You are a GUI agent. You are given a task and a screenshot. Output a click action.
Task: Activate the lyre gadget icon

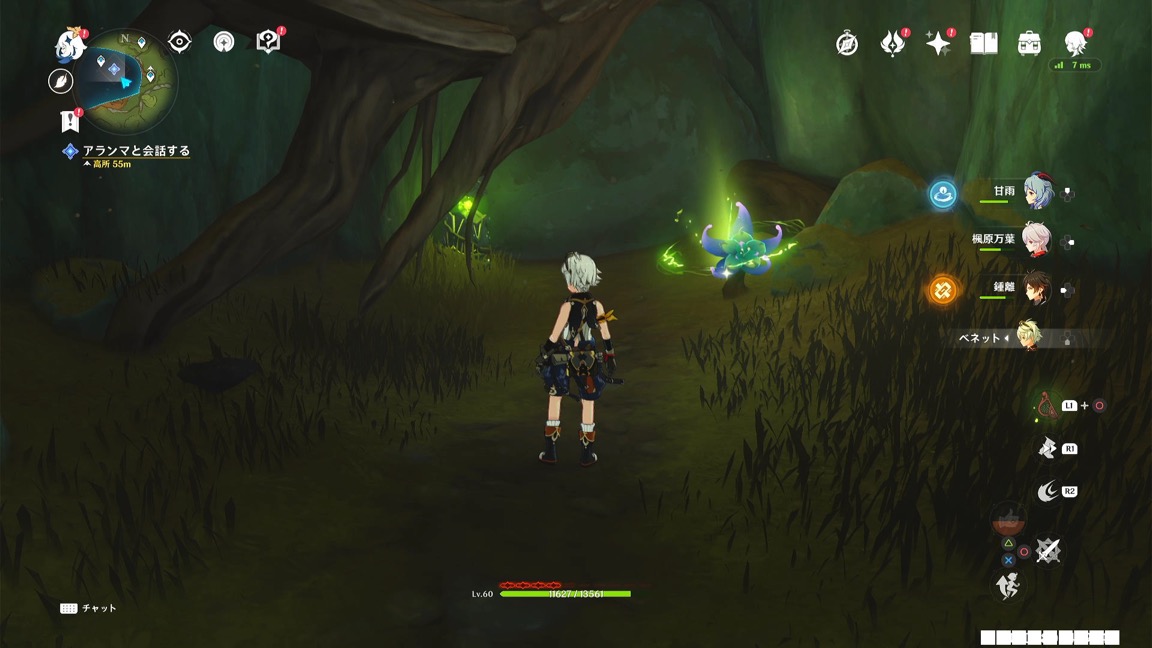1046,405
